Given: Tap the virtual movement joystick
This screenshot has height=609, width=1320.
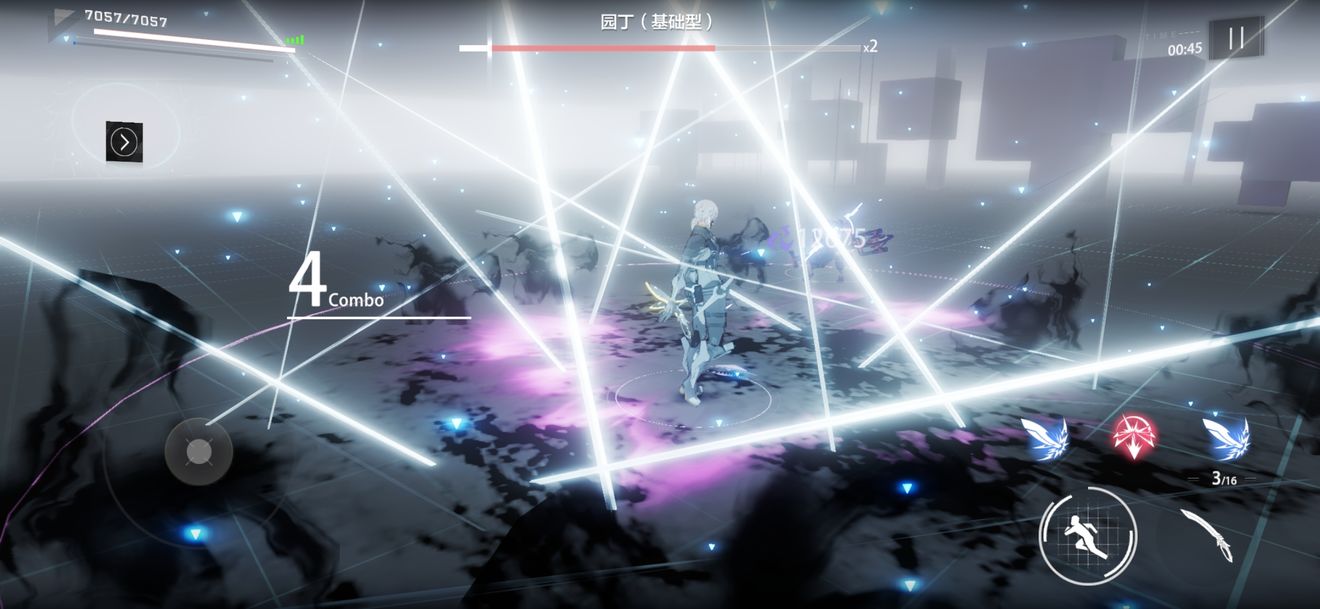Looking at the screenshot, I should tap(199, 452).
